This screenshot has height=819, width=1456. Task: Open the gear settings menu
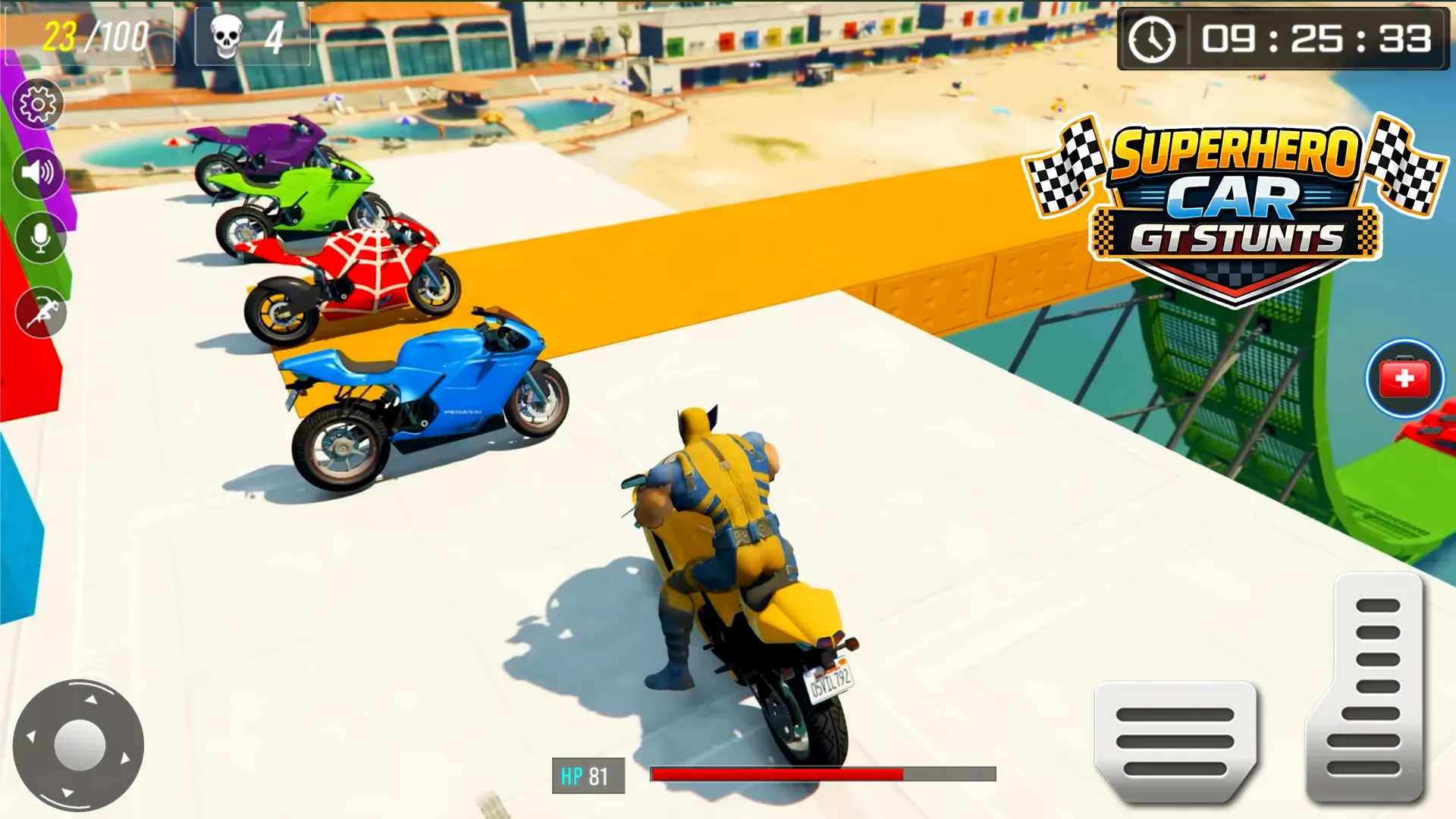[38, 104]
